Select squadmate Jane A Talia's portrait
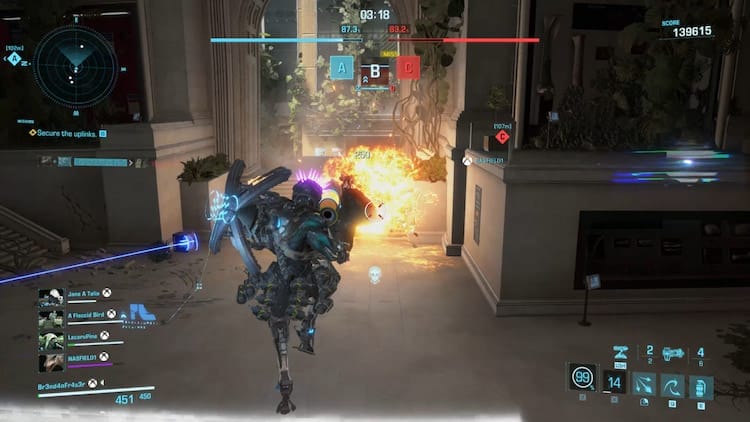This screenshot has height=422, width=750. (x=51, y=297)
